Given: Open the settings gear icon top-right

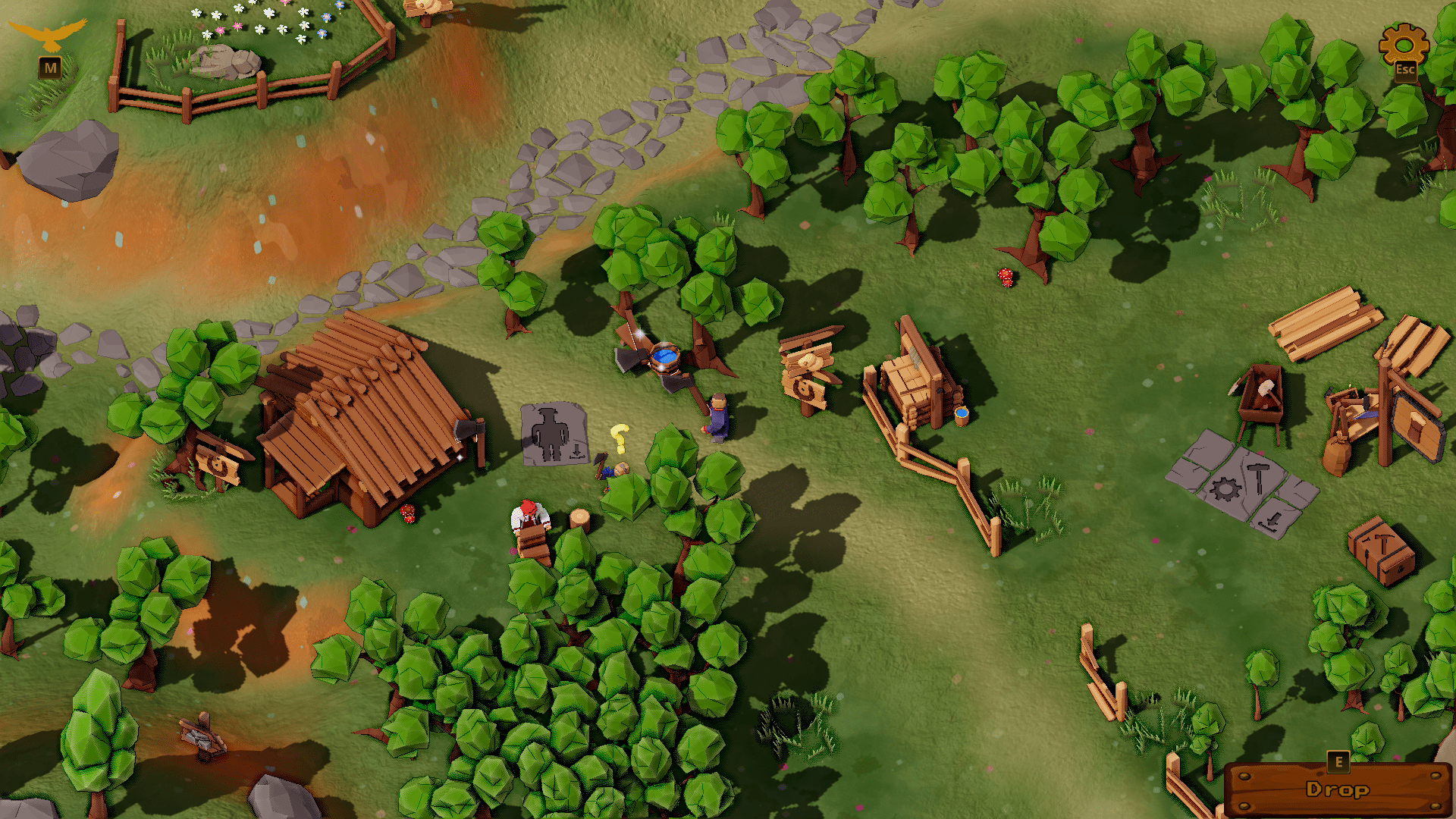Looking at the screenshot, I should coord(1404,45).
